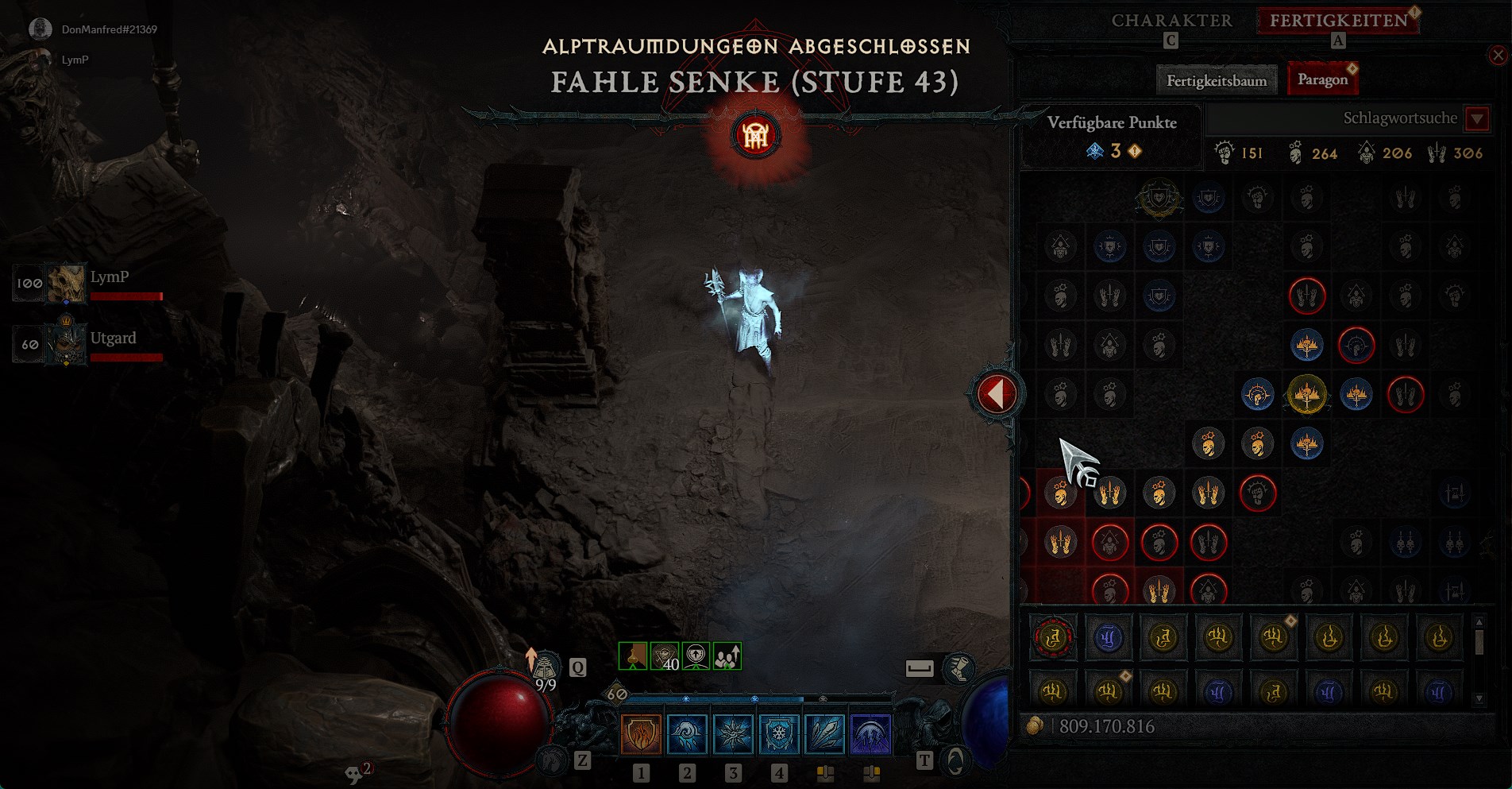Select party member LymP's portrait

(x=66, y=284)
